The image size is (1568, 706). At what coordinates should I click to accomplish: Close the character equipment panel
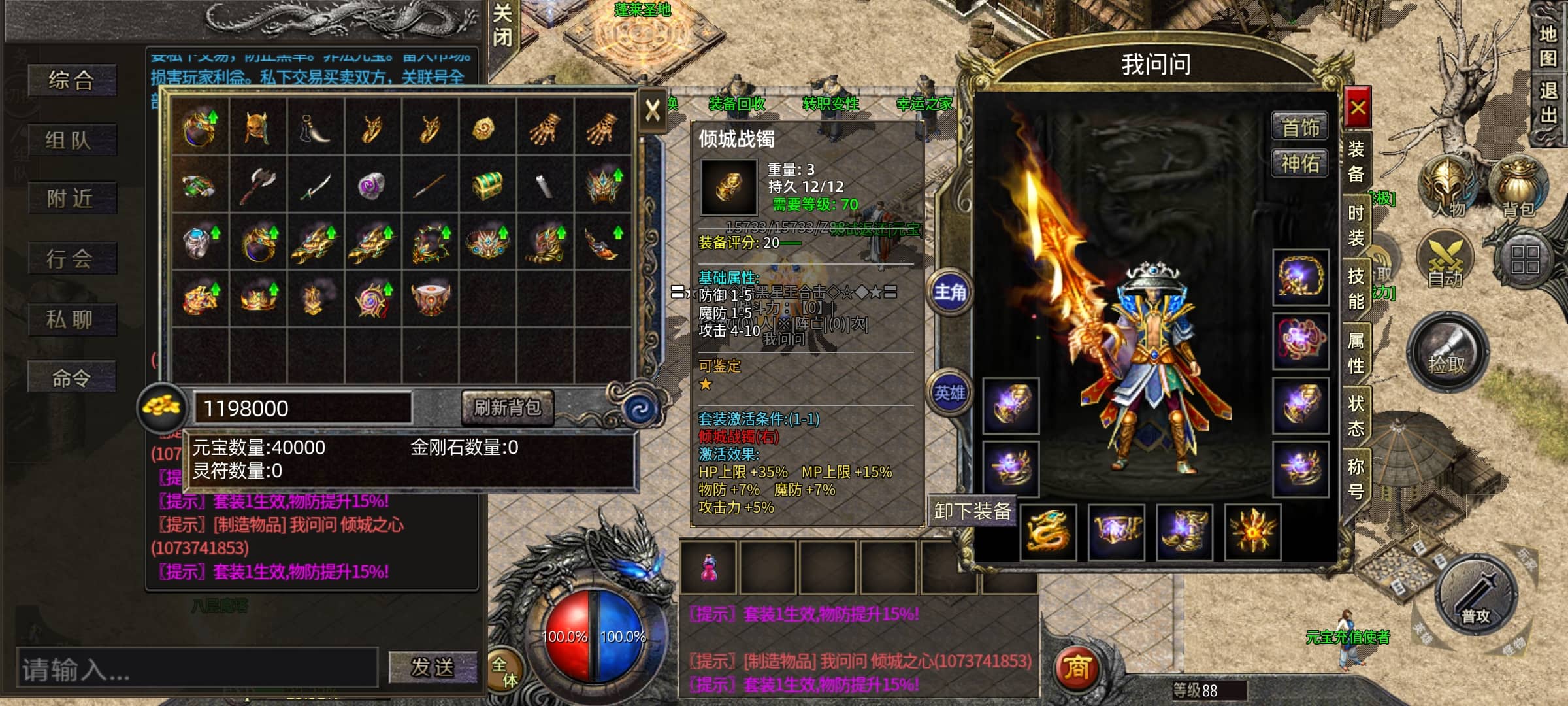click(1358, 108)
